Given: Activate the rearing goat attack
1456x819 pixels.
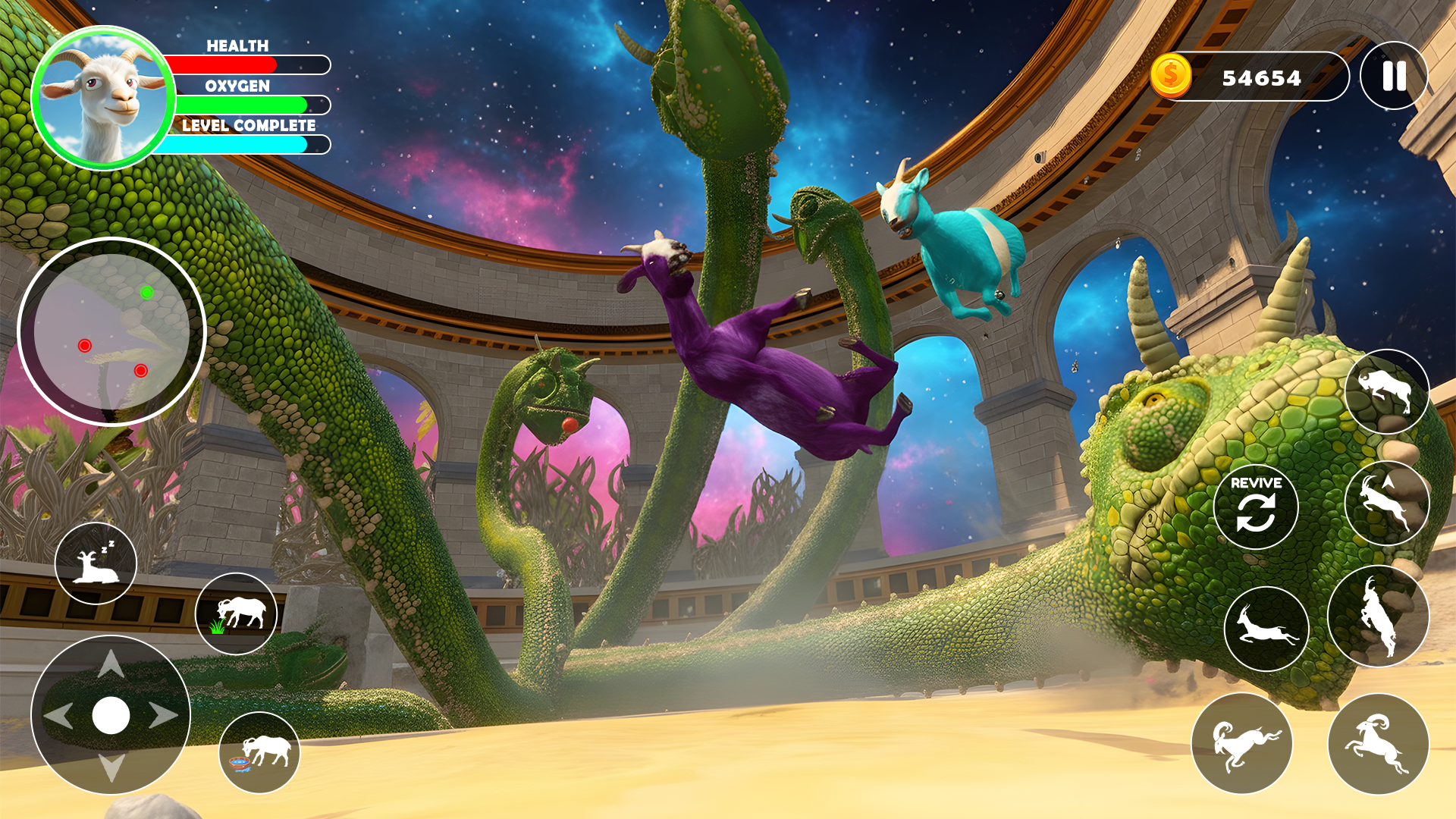Looking at the screenshot, I should (x=1379, y=616).
